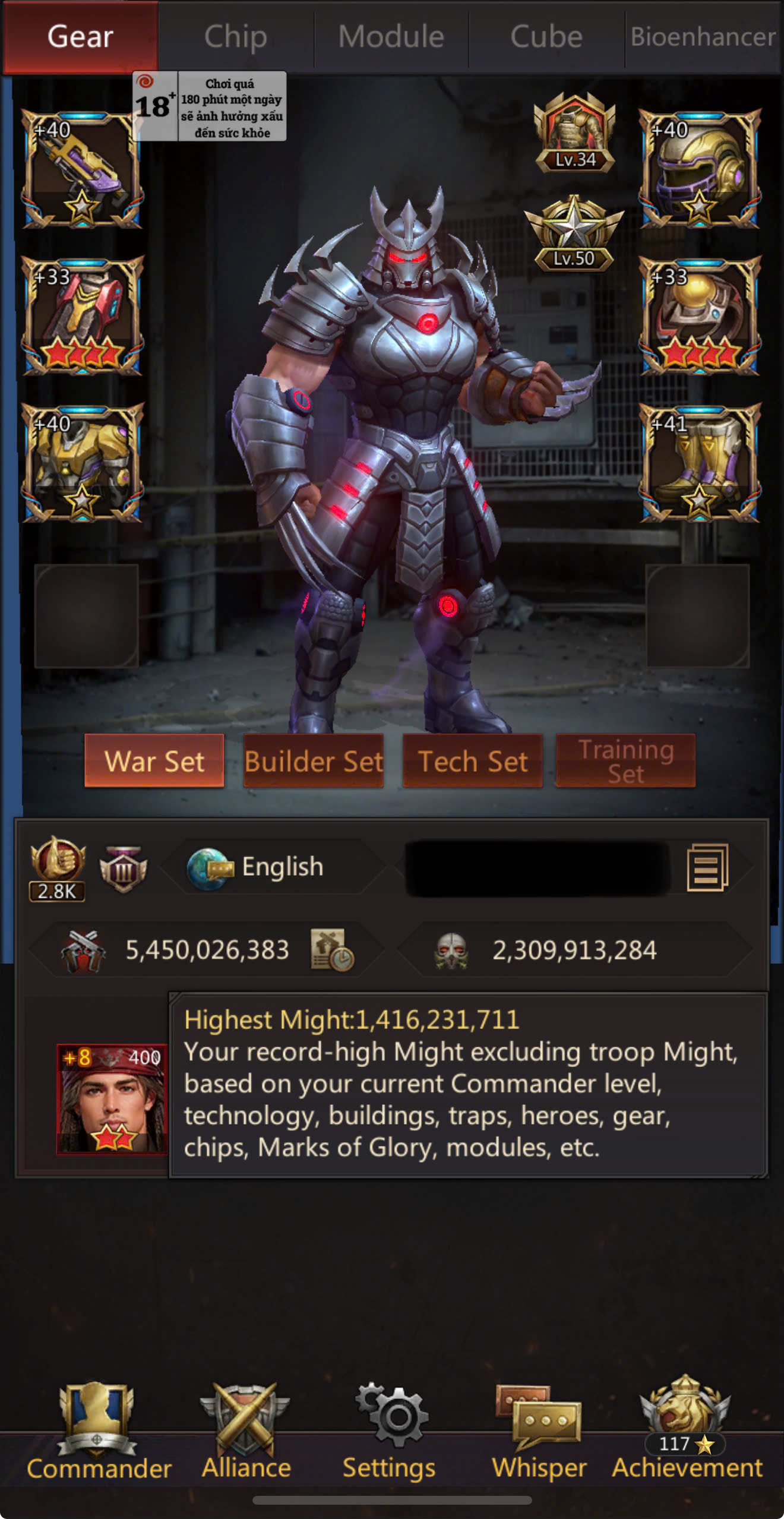This screenshot has height=1519, width=784.
Task: Switch to the Chip tab
Action: [x=236, y=37]
